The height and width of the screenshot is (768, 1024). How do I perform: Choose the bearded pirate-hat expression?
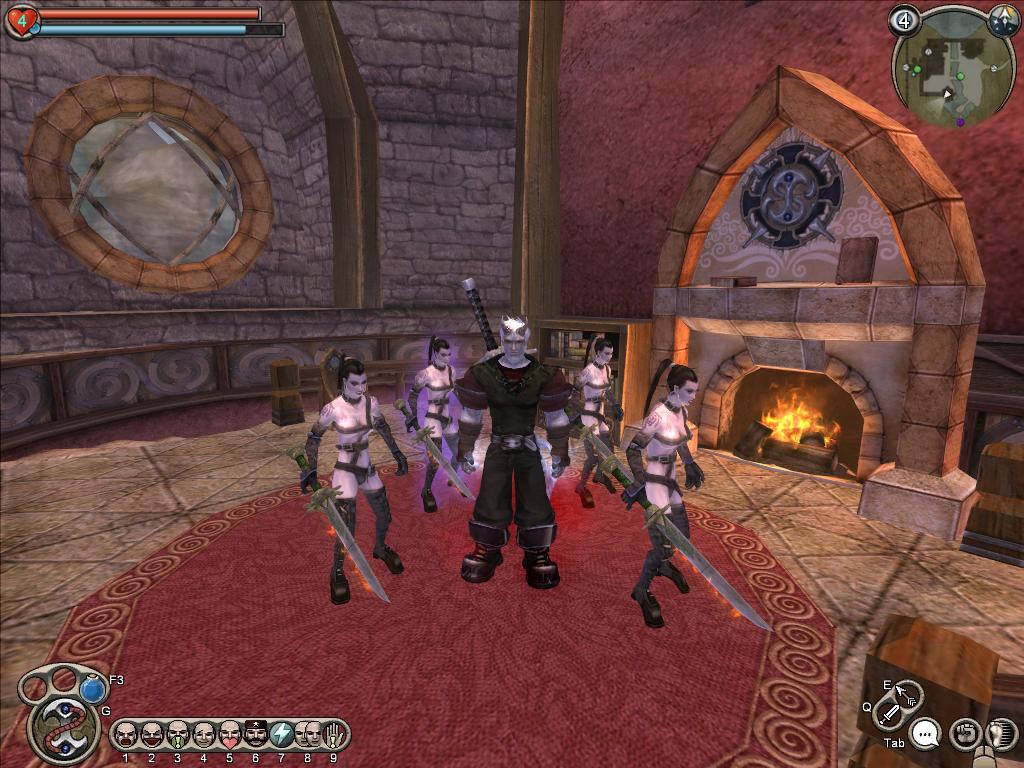pyautogui.click(x=255, y=735)
